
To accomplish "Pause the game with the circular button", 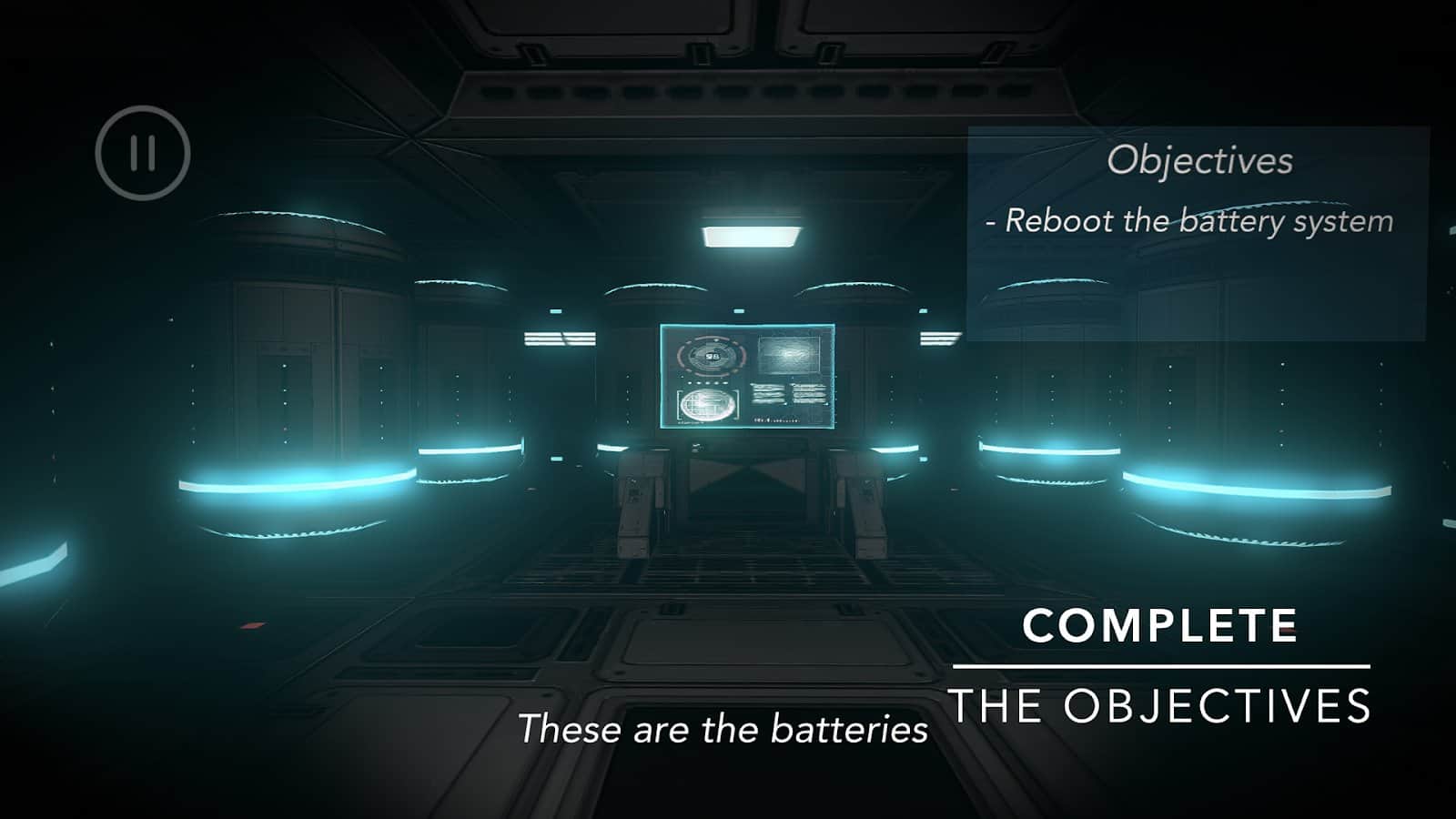I will (x=143, y=153).
